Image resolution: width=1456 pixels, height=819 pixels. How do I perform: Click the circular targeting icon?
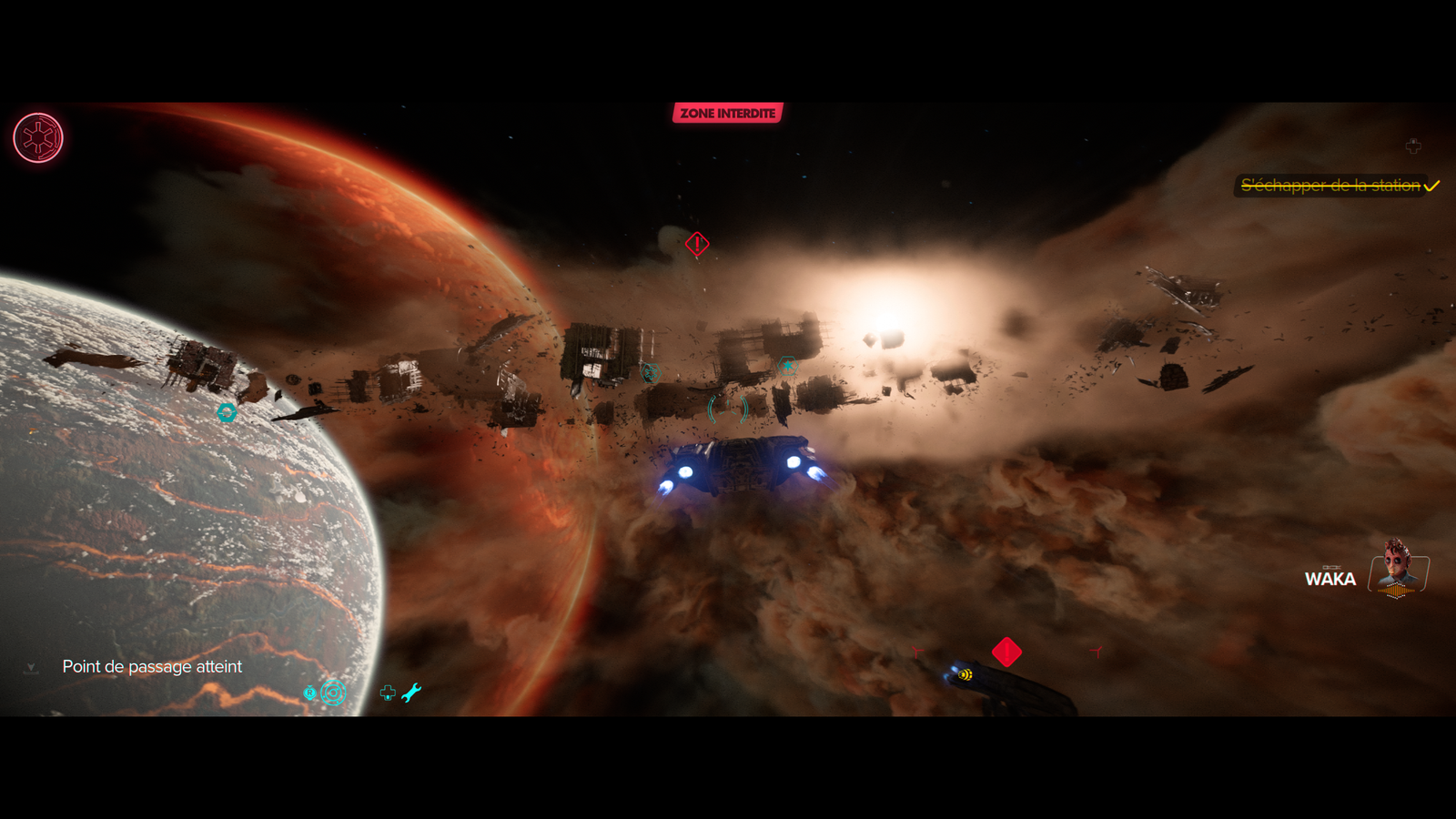333,693
